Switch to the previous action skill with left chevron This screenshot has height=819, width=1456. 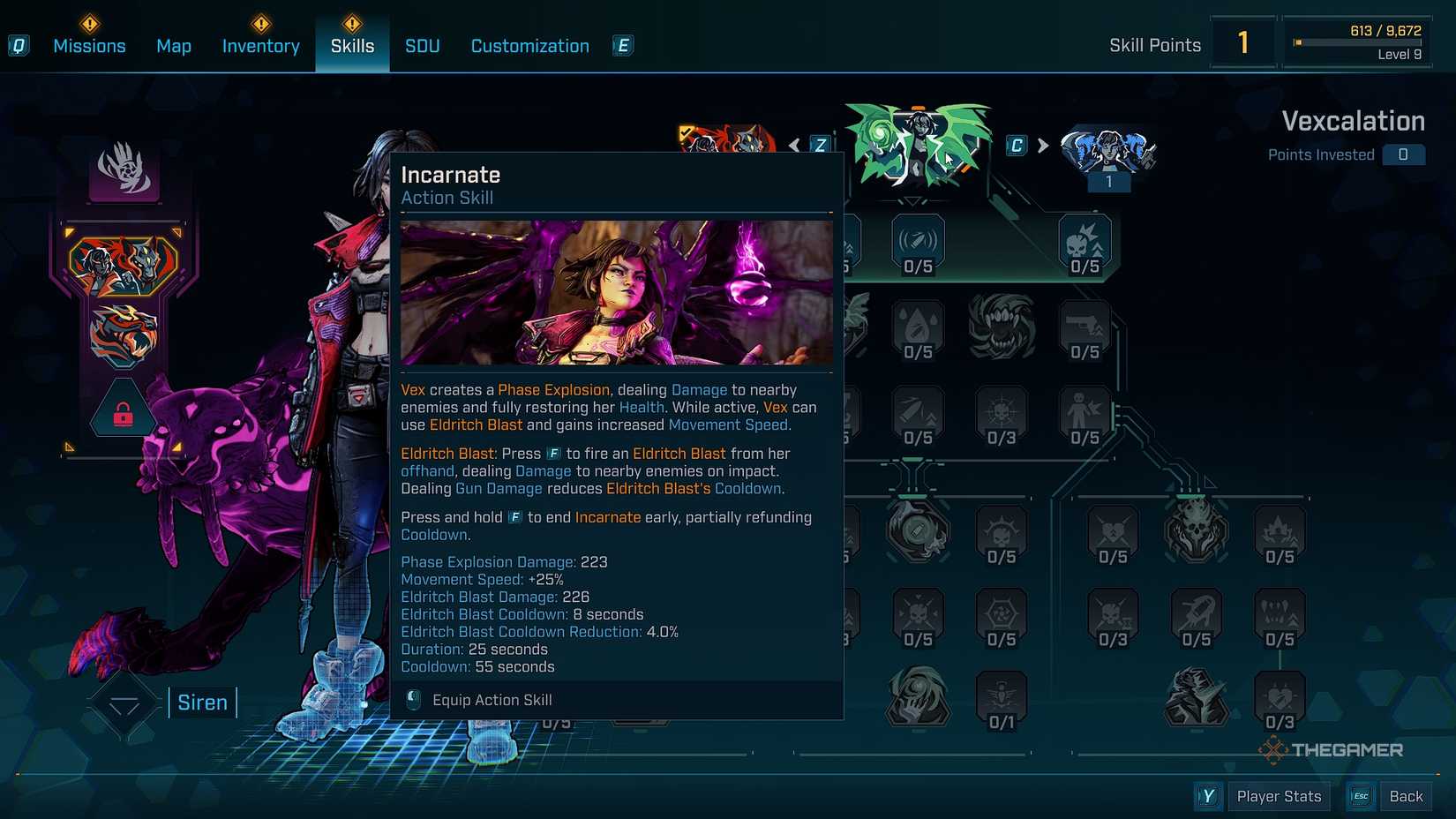coord(794,146)
